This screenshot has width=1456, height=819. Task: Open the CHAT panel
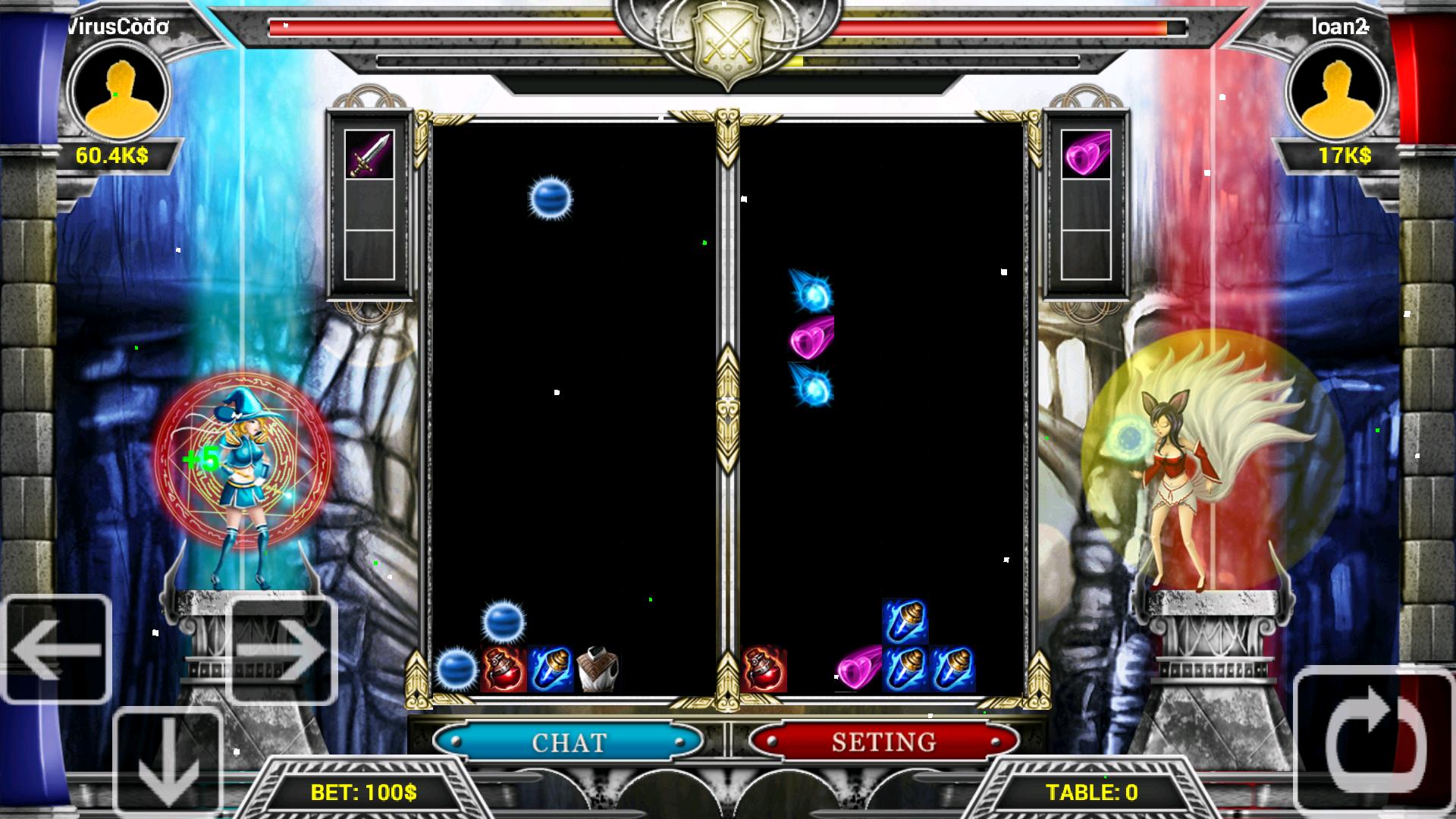point(569,741)
